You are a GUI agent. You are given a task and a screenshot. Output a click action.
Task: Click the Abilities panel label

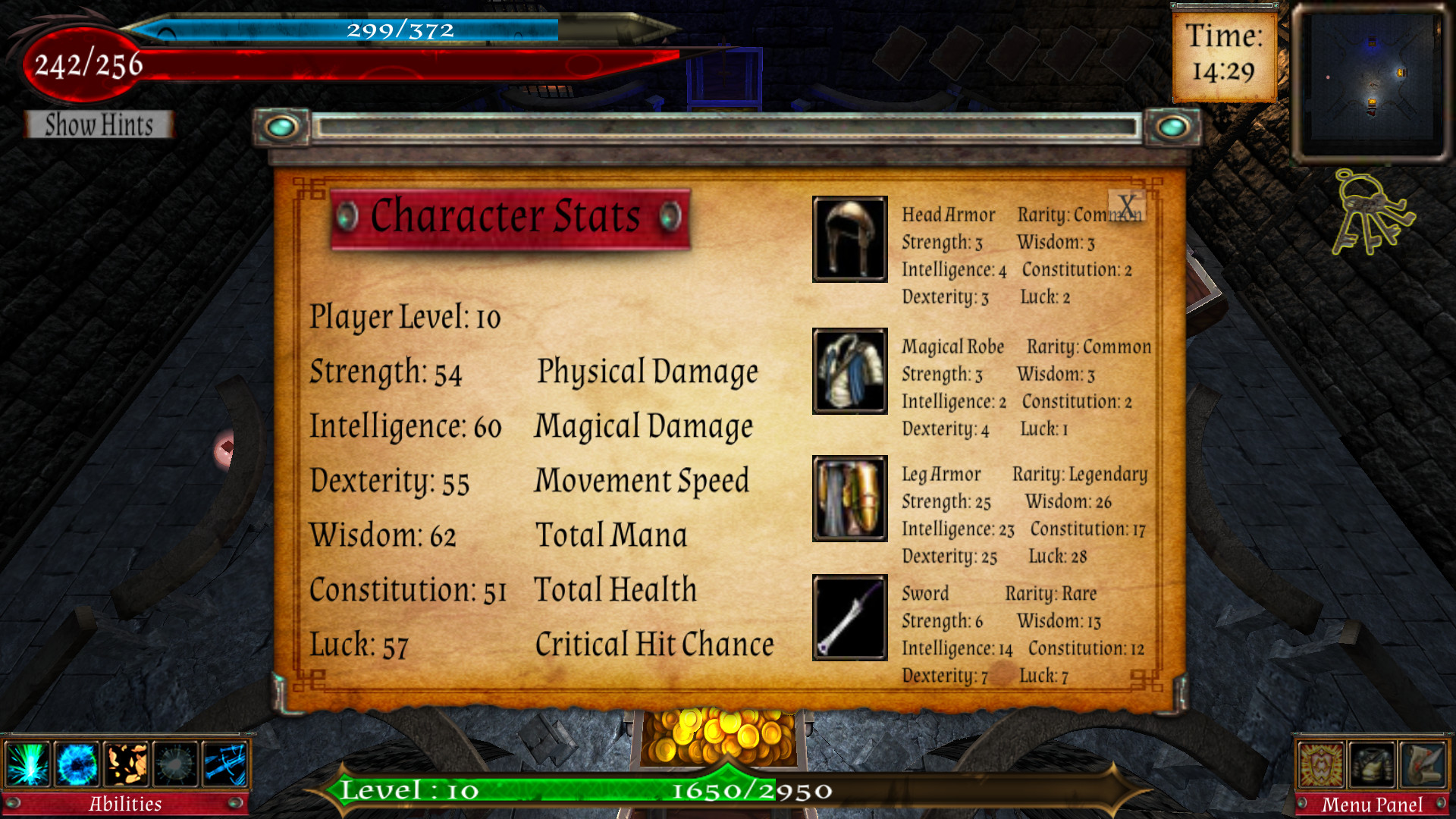126,803
